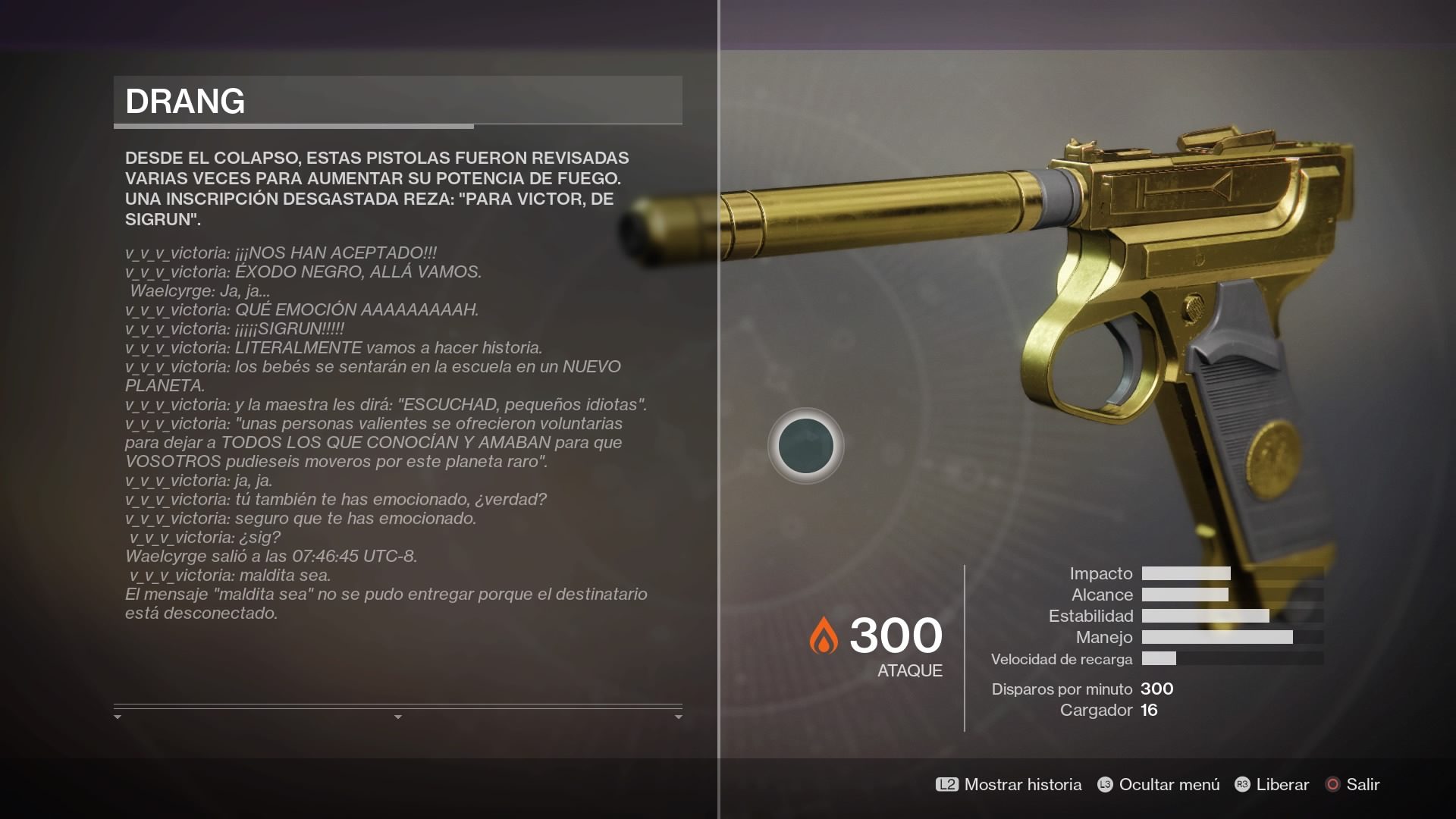
Task: Click the DRANG weapon title header
Action: click(187, 99)
